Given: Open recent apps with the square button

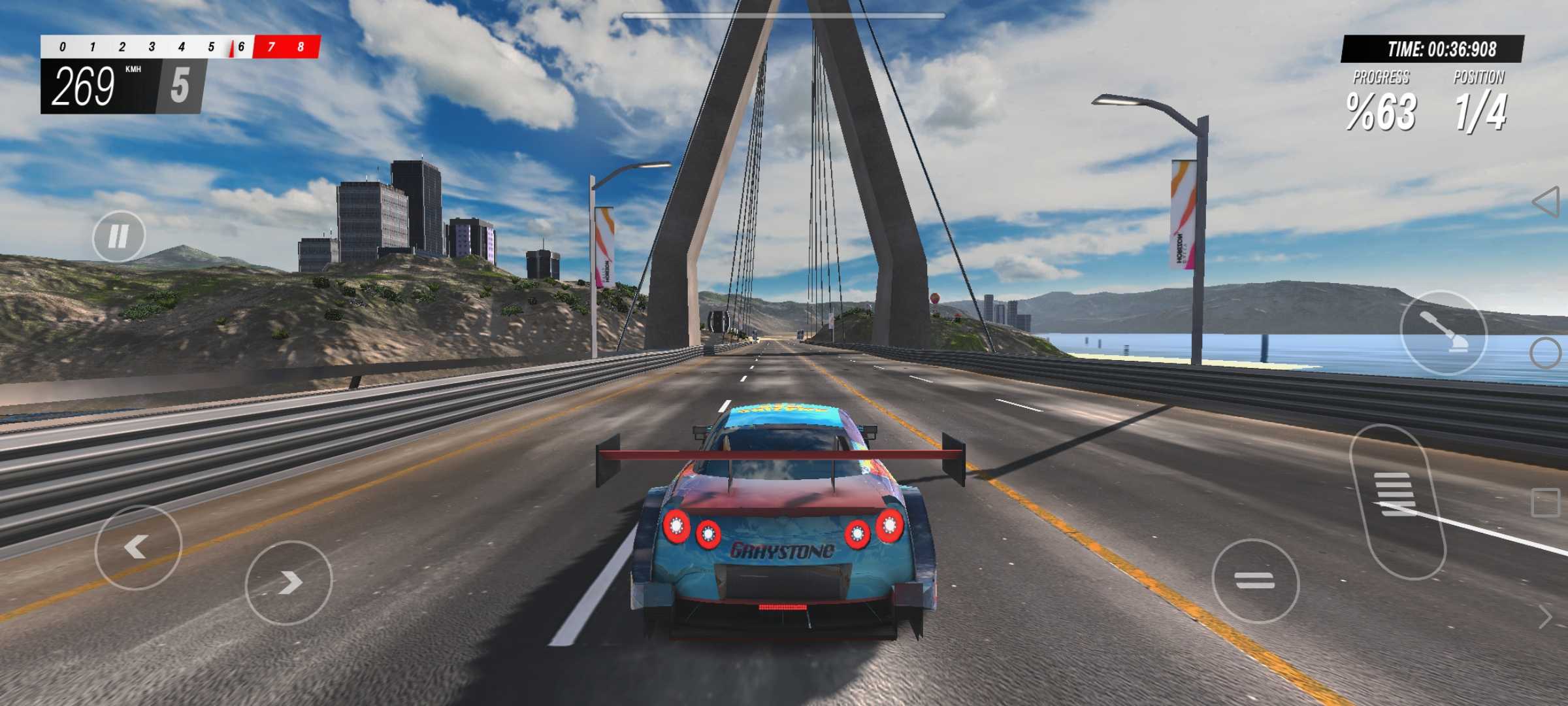Looking at the screenshot, I should pyautogui.click(x=1546, y=503).
